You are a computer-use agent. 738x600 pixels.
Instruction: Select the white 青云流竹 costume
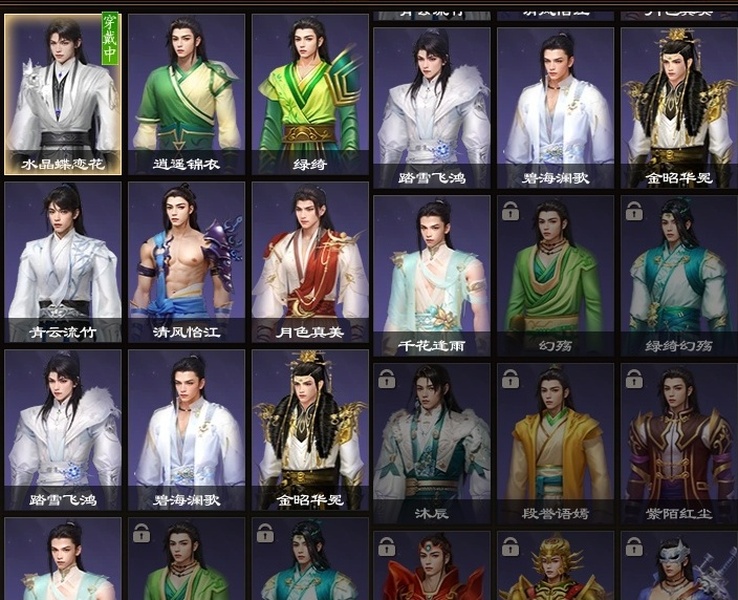coord(63,262)
